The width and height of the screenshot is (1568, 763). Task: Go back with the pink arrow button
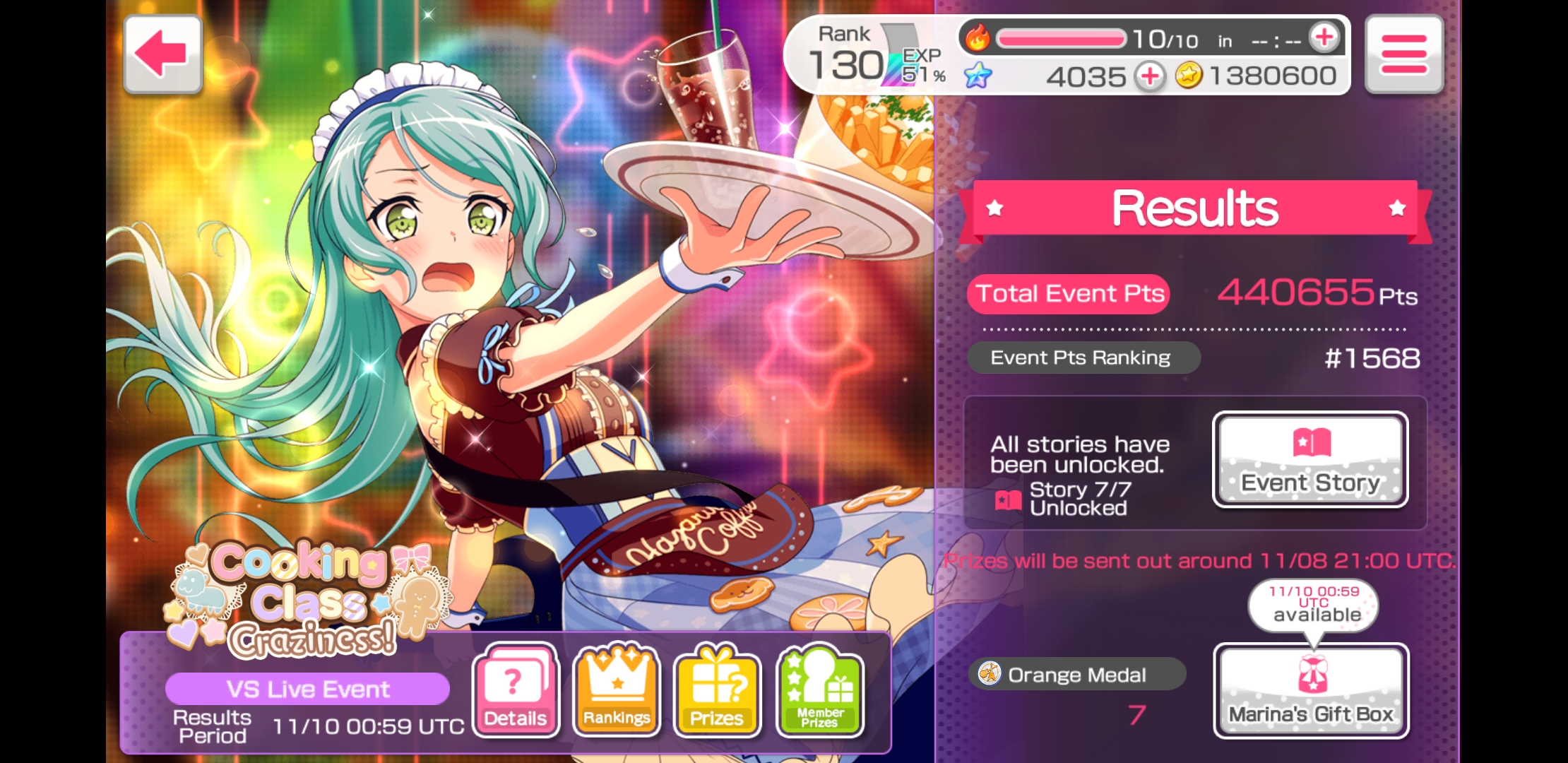pyautogui.click(x=162, y=54)
